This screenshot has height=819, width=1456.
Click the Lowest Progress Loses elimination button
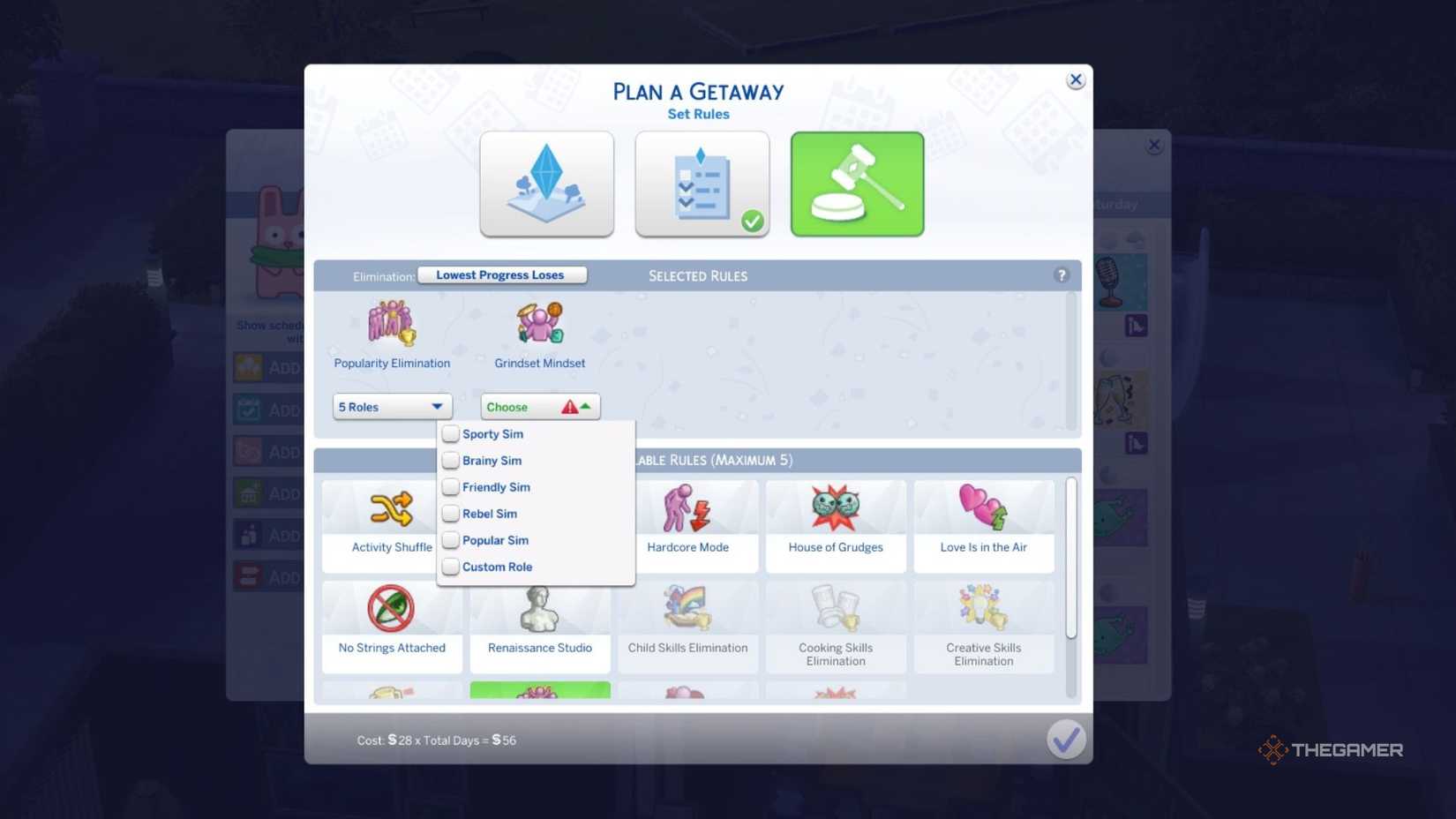coord(501,274)
